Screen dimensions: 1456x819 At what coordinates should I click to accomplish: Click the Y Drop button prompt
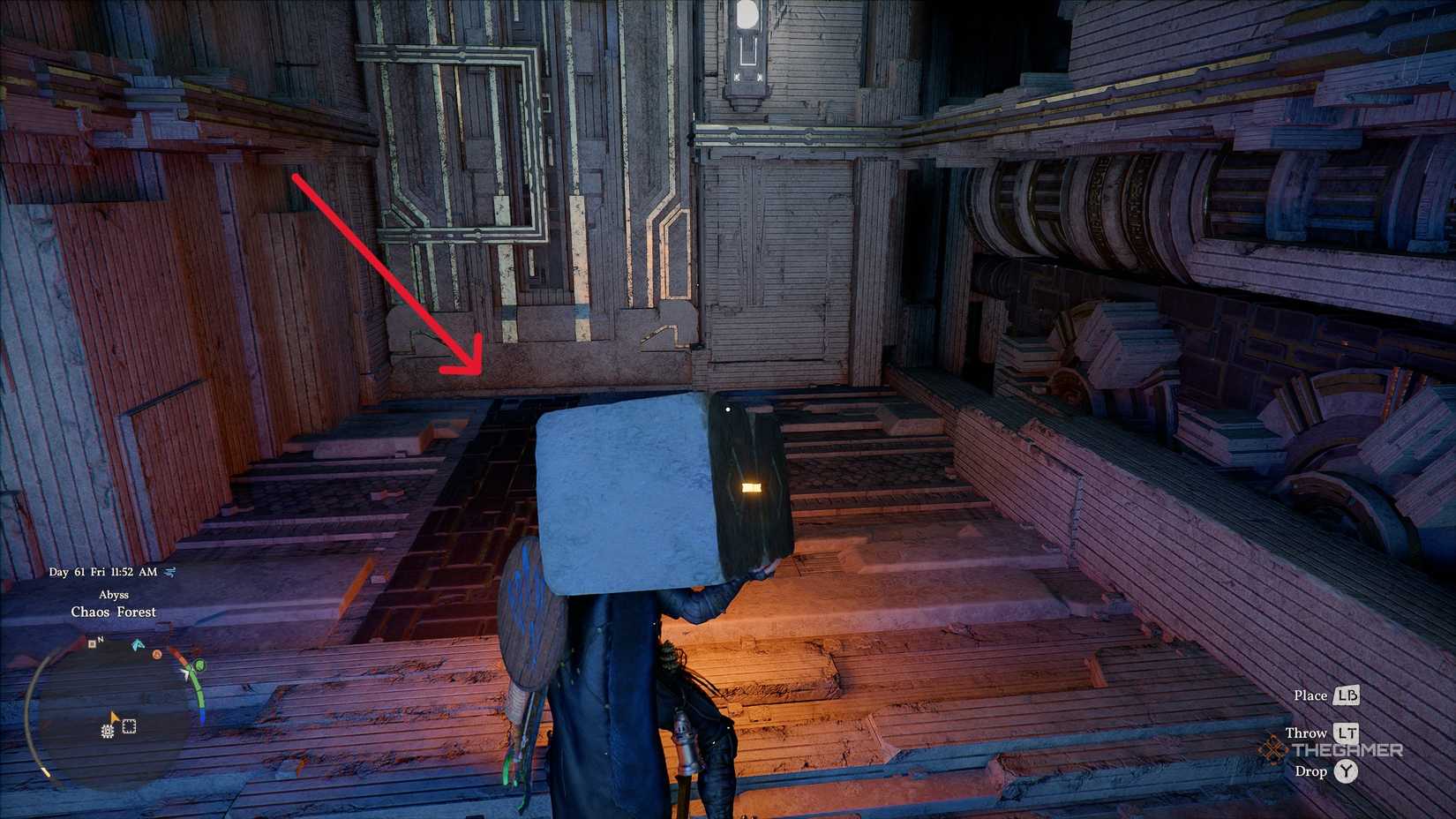click(1348, 770)
